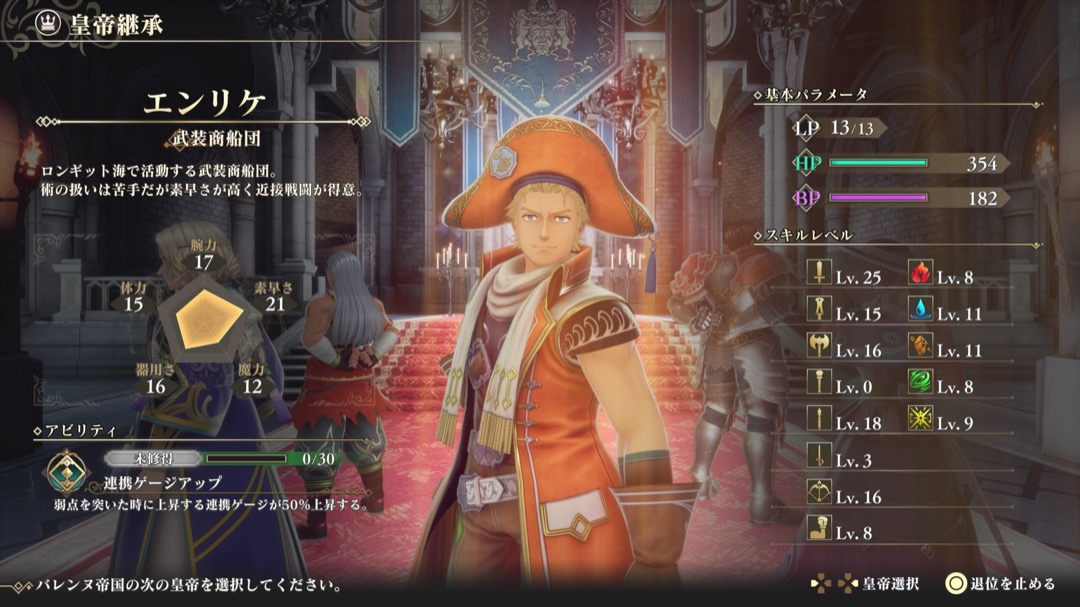Screen dimensions: 1080x607
Task: Choose the martial arts flexing-arm icon
Action: (x=818, y=530)
